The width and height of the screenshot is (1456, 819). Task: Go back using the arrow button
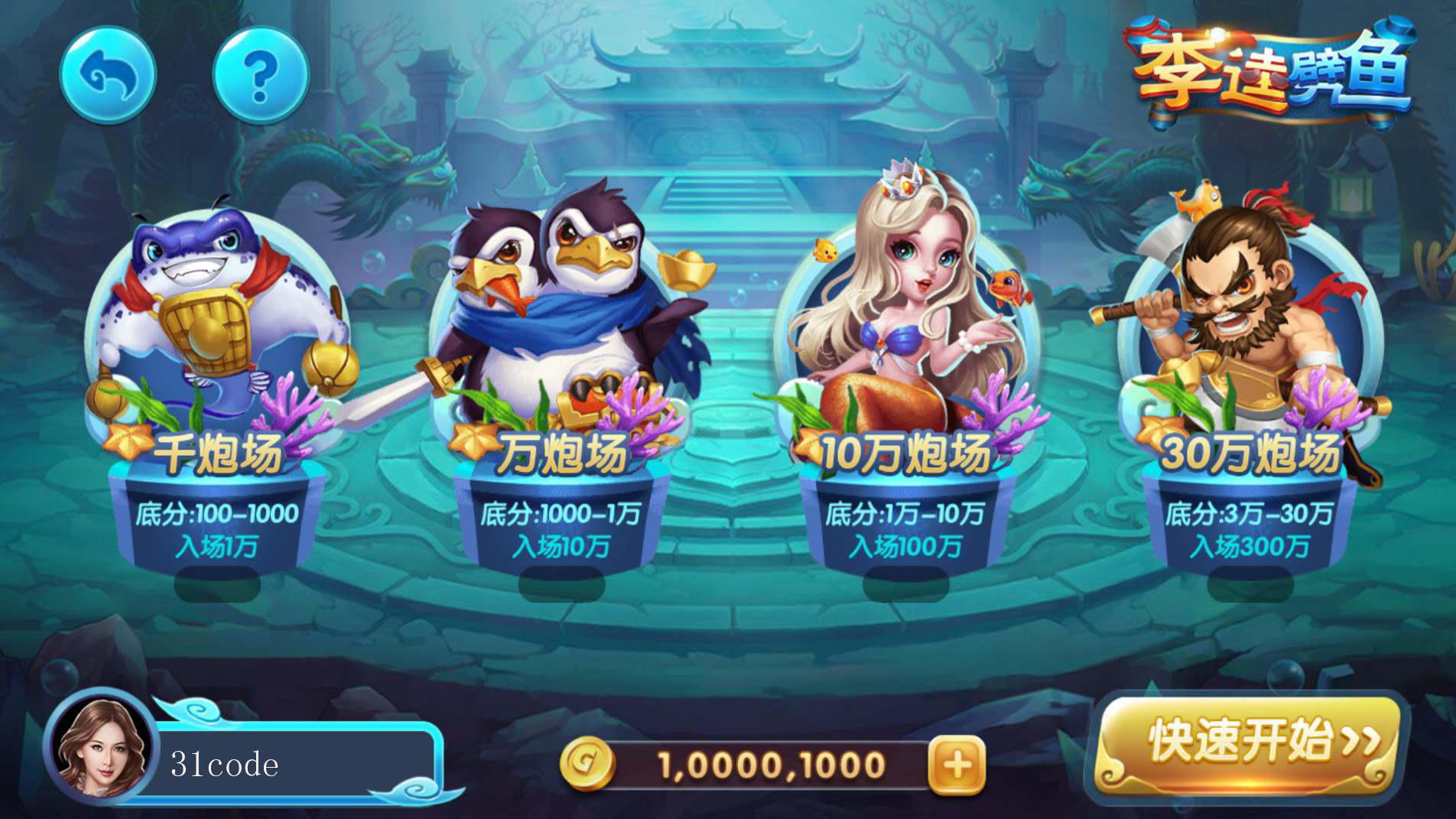[x=108, y=76]
